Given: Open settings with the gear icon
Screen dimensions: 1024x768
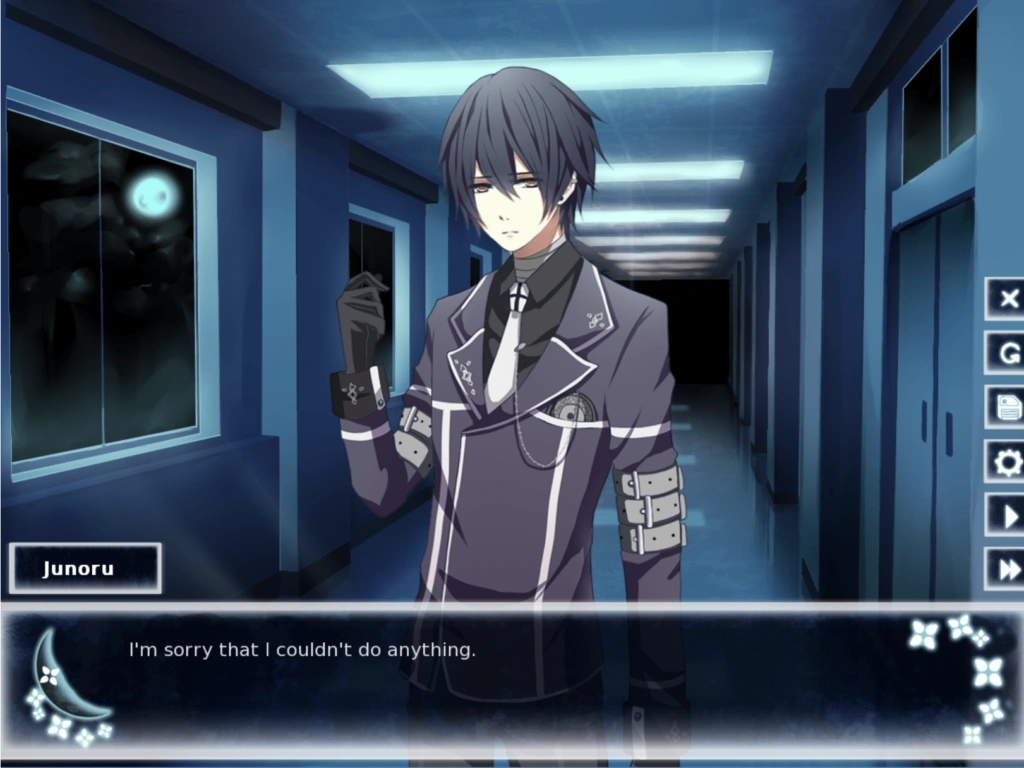Looking at the screenshot, I should 1008,461.
